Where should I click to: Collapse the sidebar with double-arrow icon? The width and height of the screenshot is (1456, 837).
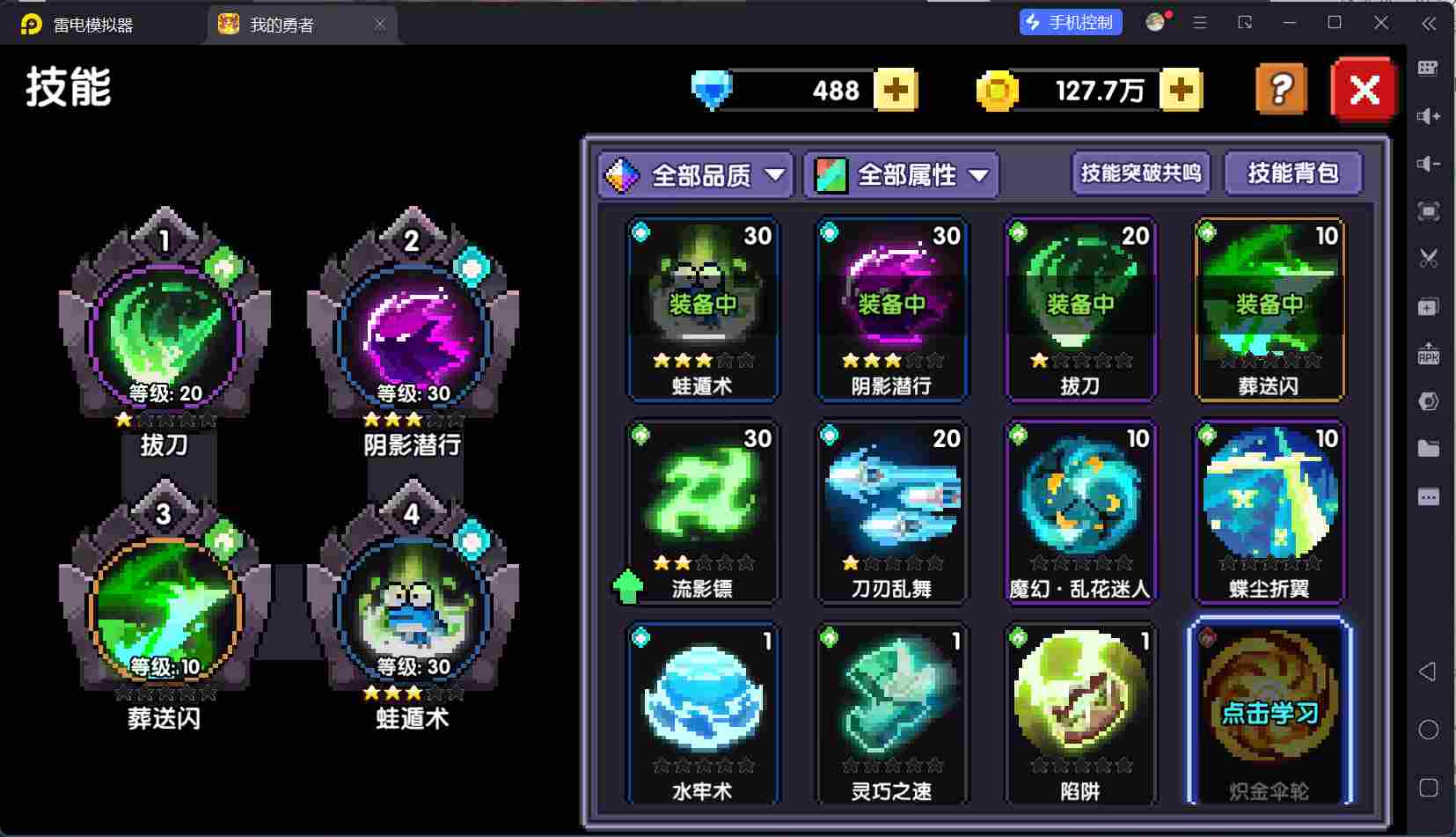[1430, 24]
